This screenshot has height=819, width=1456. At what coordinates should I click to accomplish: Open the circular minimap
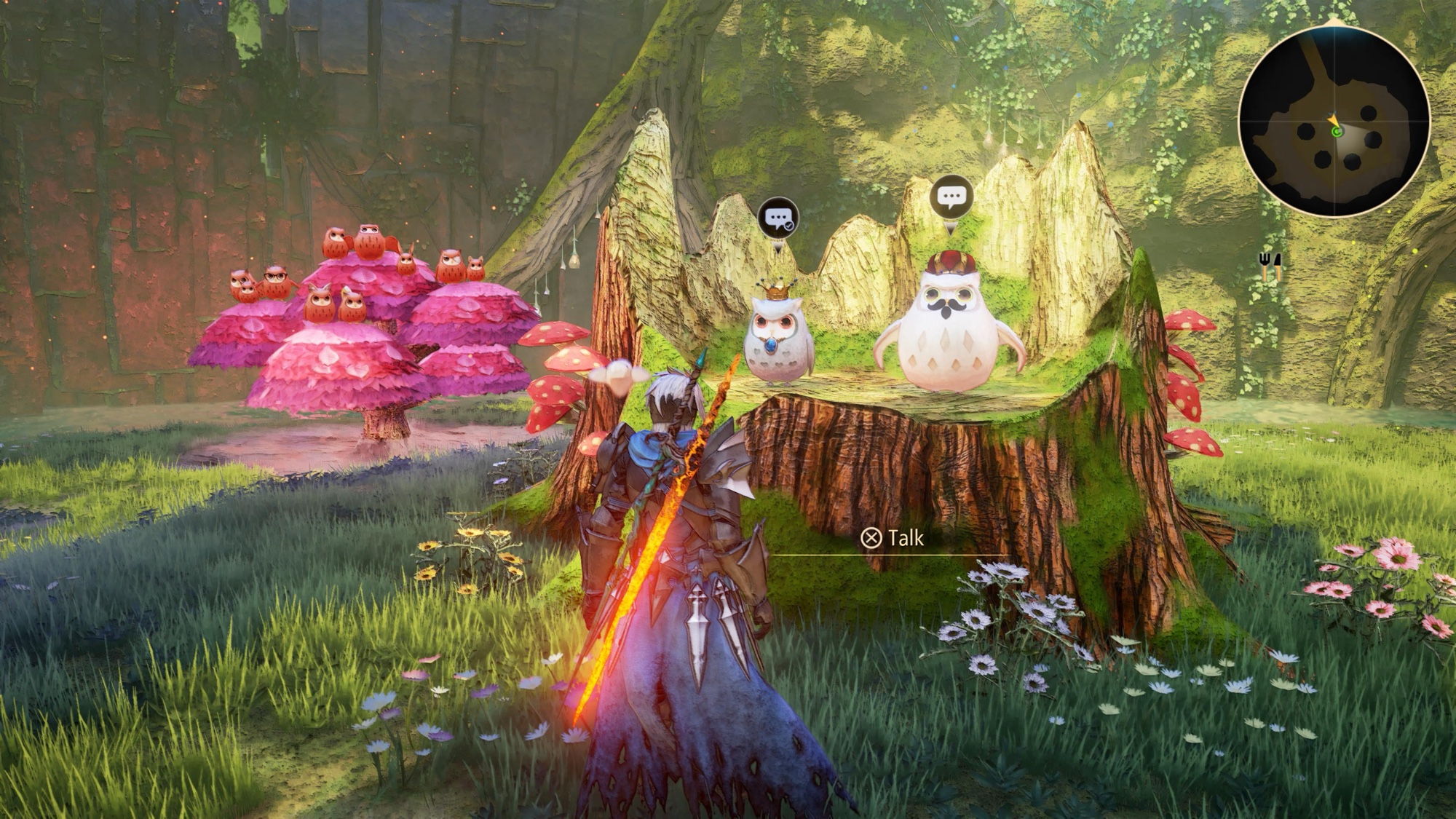(1334, 122)
